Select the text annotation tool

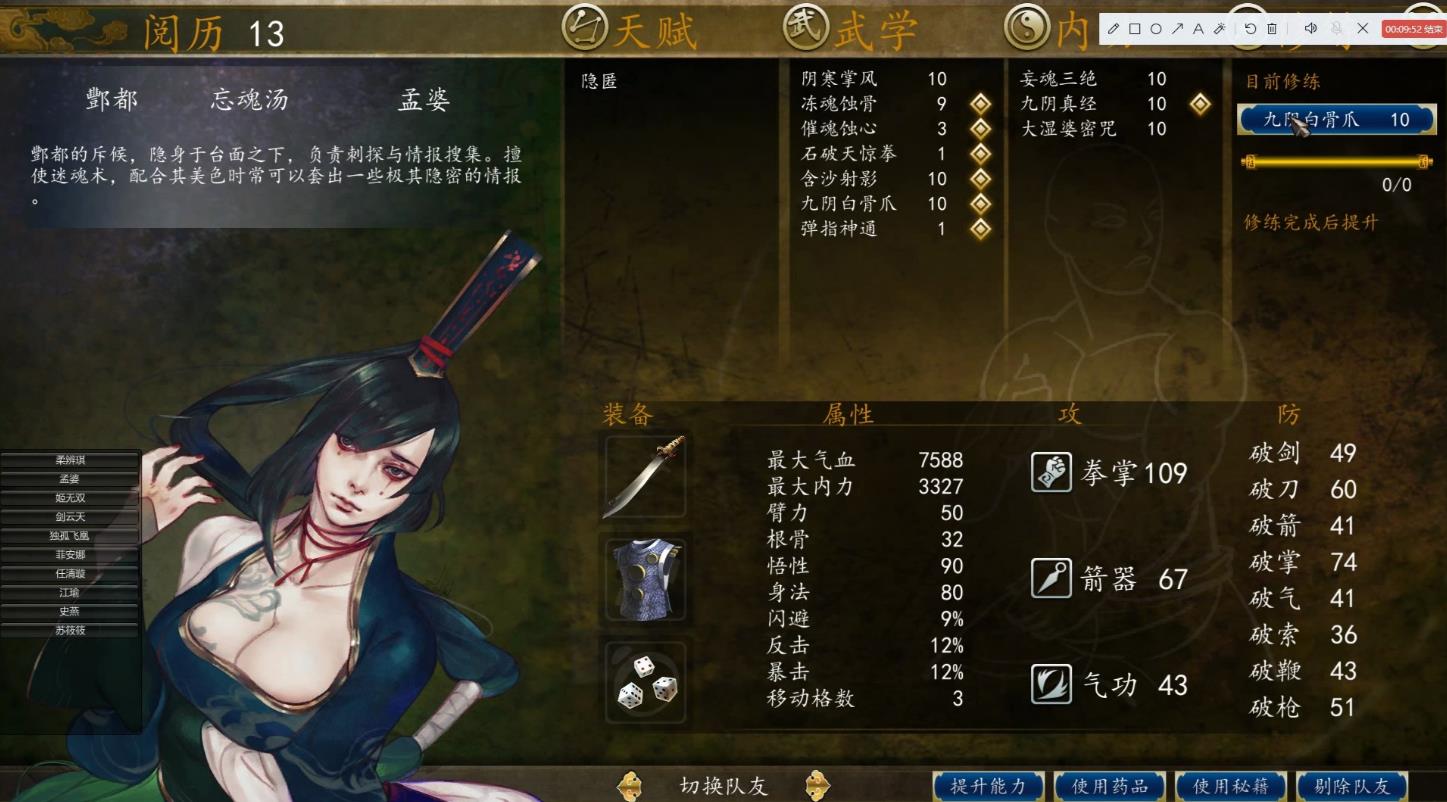click(1198, 29)
